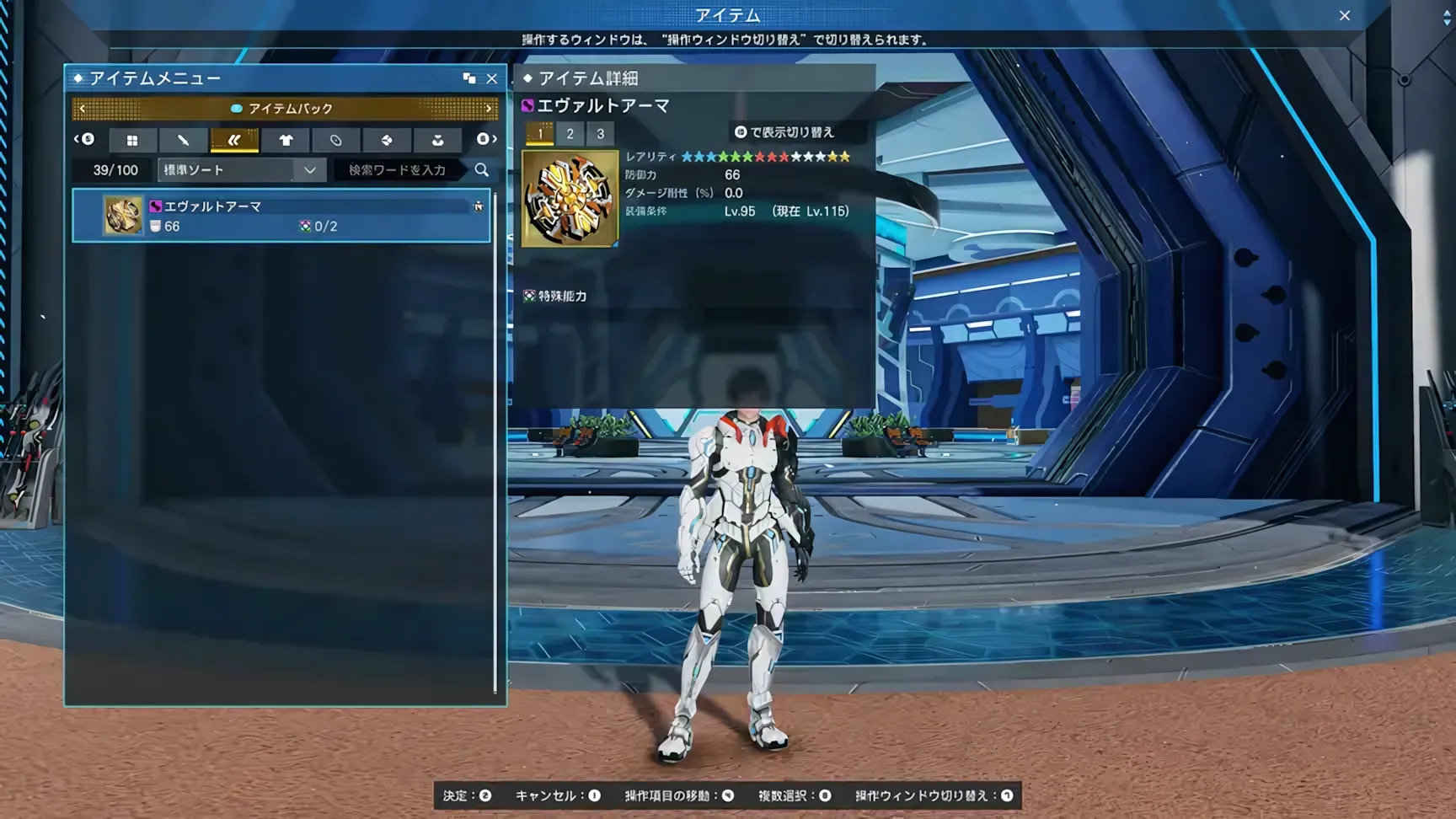Select the エヴァルトアーマ item row
1456x819 pixels.
coord(281,216)
